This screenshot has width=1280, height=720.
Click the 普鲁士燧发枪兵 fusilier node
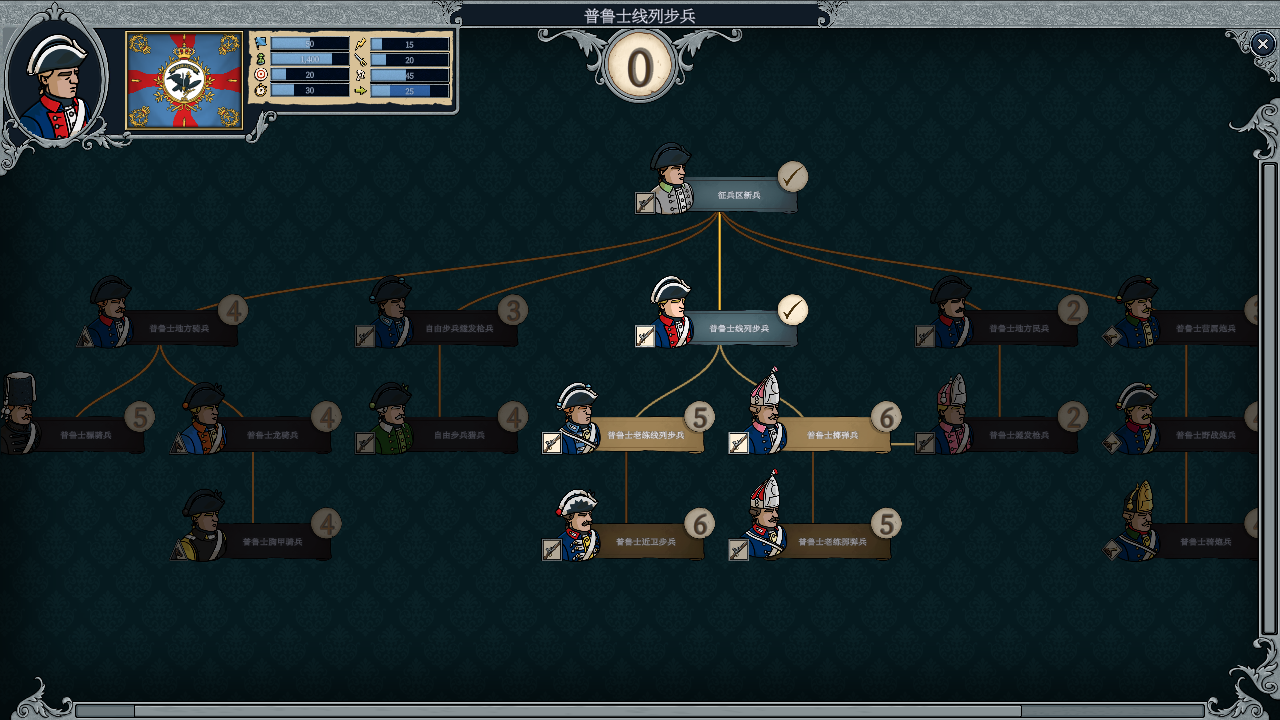pos(1019,435)
